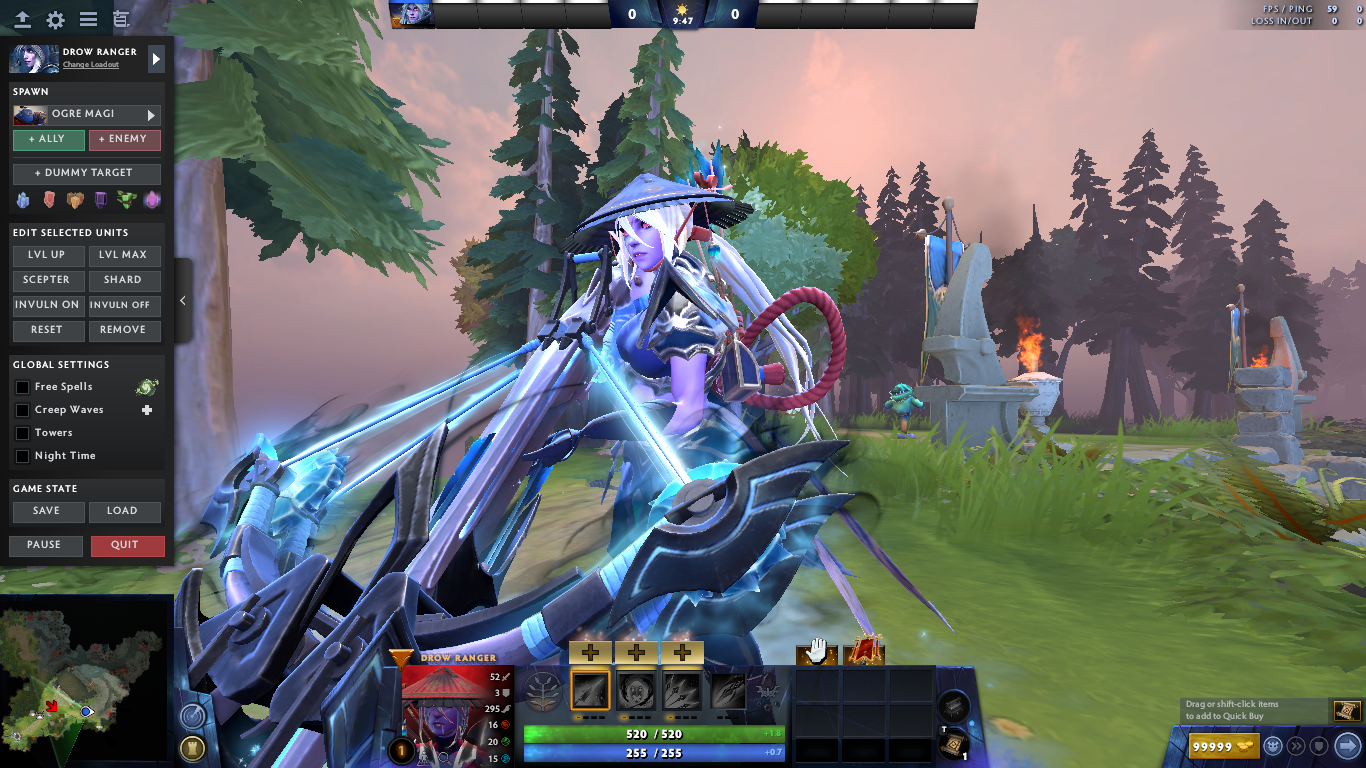Click the demo editor icon in the top toolbar
This screenshot has height=768, width=1366.
point(122,17)
